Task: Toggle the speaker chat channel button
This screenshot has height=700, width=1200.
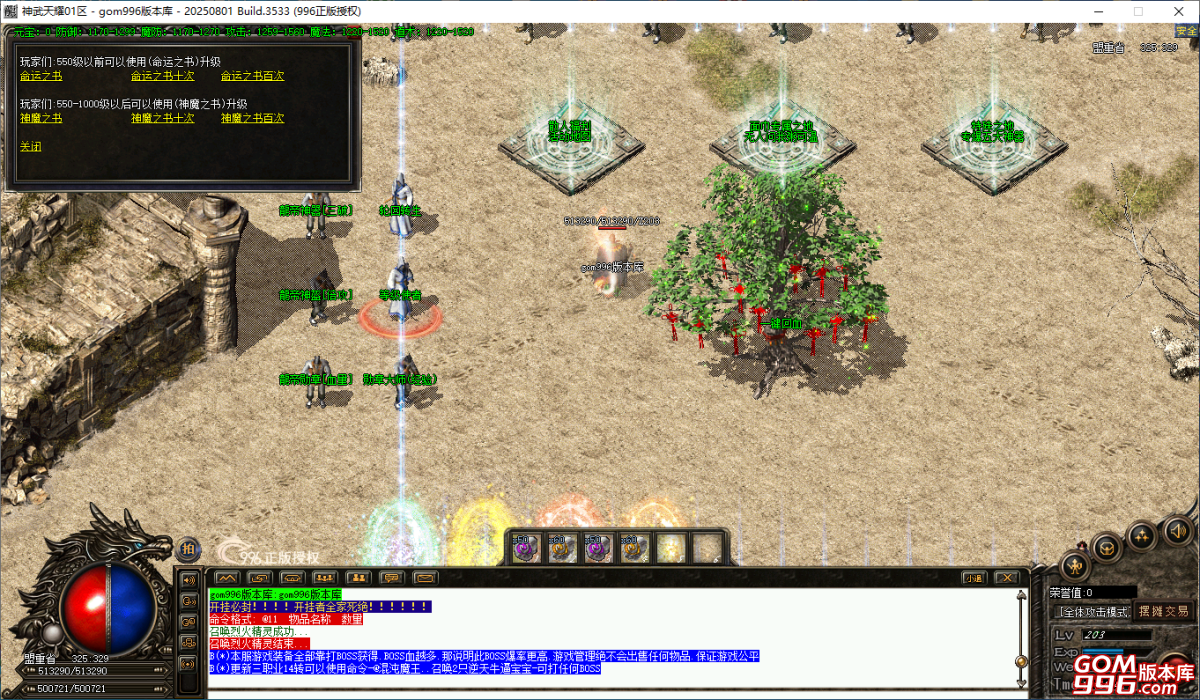Action: click(187, 578)
